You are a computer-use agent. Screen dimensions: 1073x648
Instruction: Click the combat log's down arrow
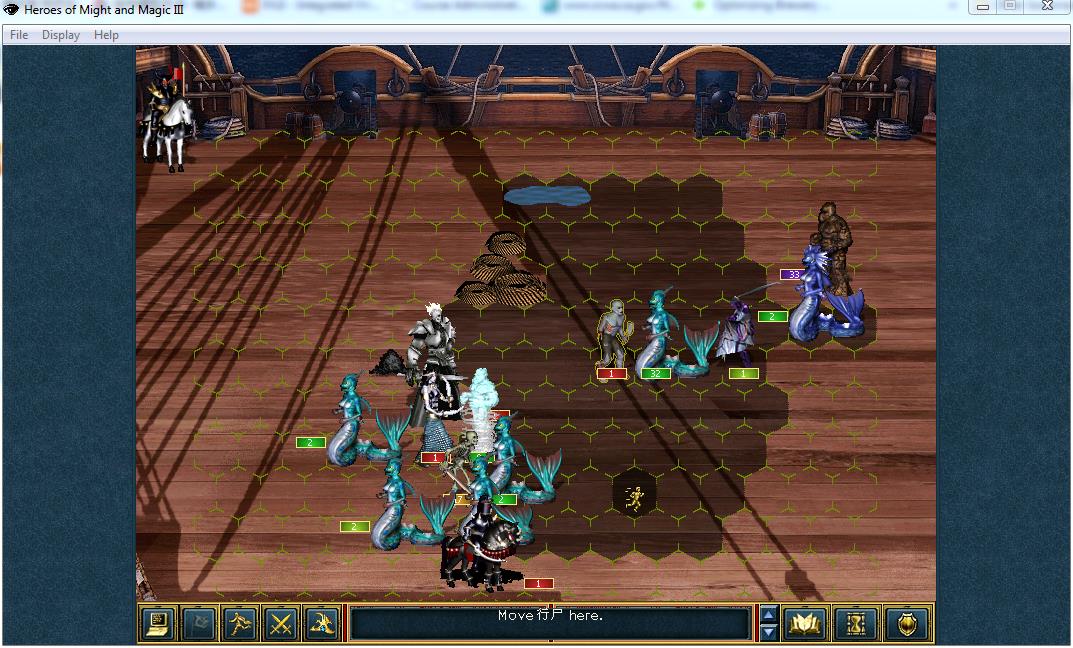(x=768, y=632)
